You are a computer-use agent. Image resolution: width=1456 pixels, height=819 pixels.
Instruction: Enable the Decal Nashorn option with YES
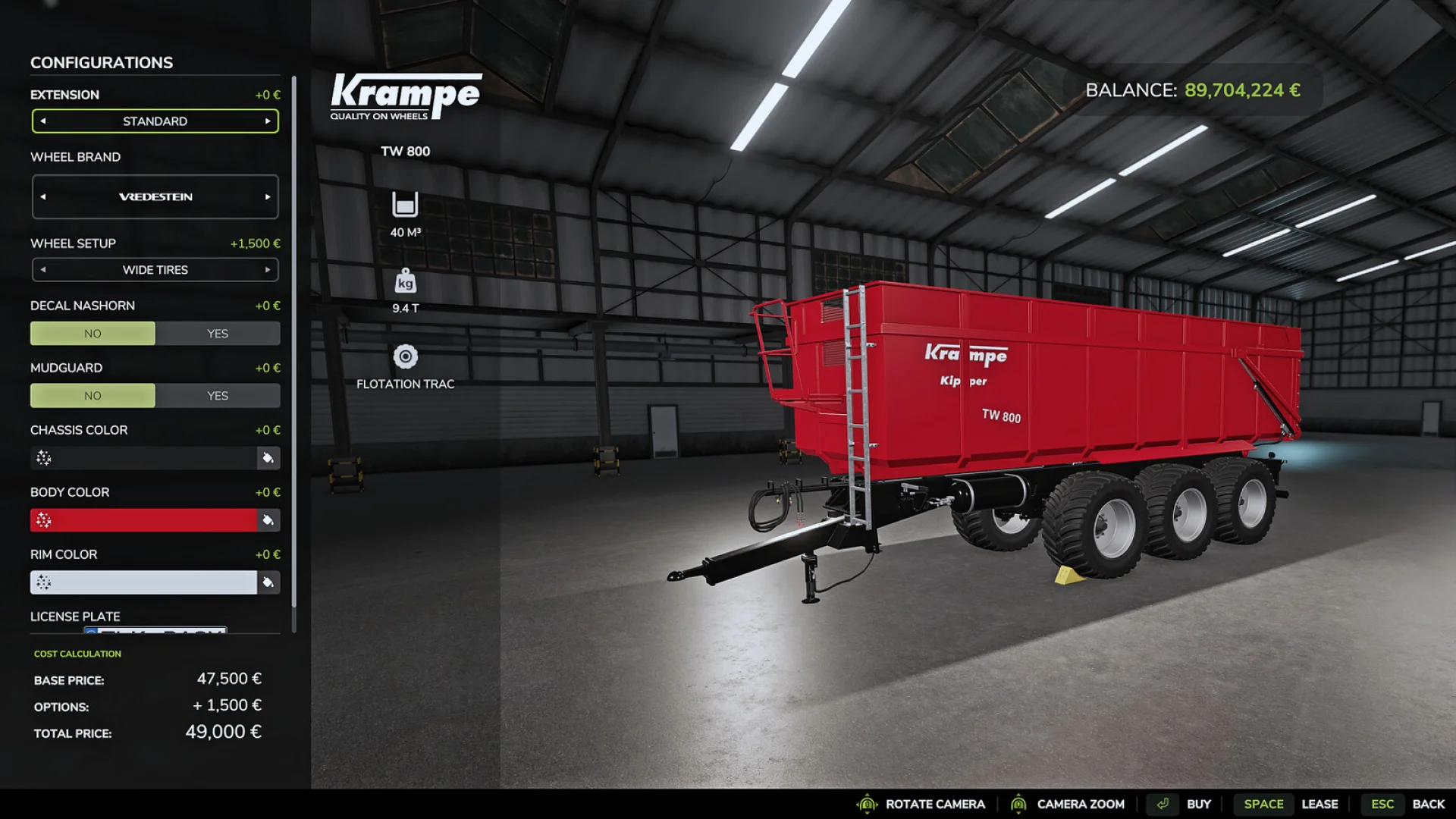[218, 333]
